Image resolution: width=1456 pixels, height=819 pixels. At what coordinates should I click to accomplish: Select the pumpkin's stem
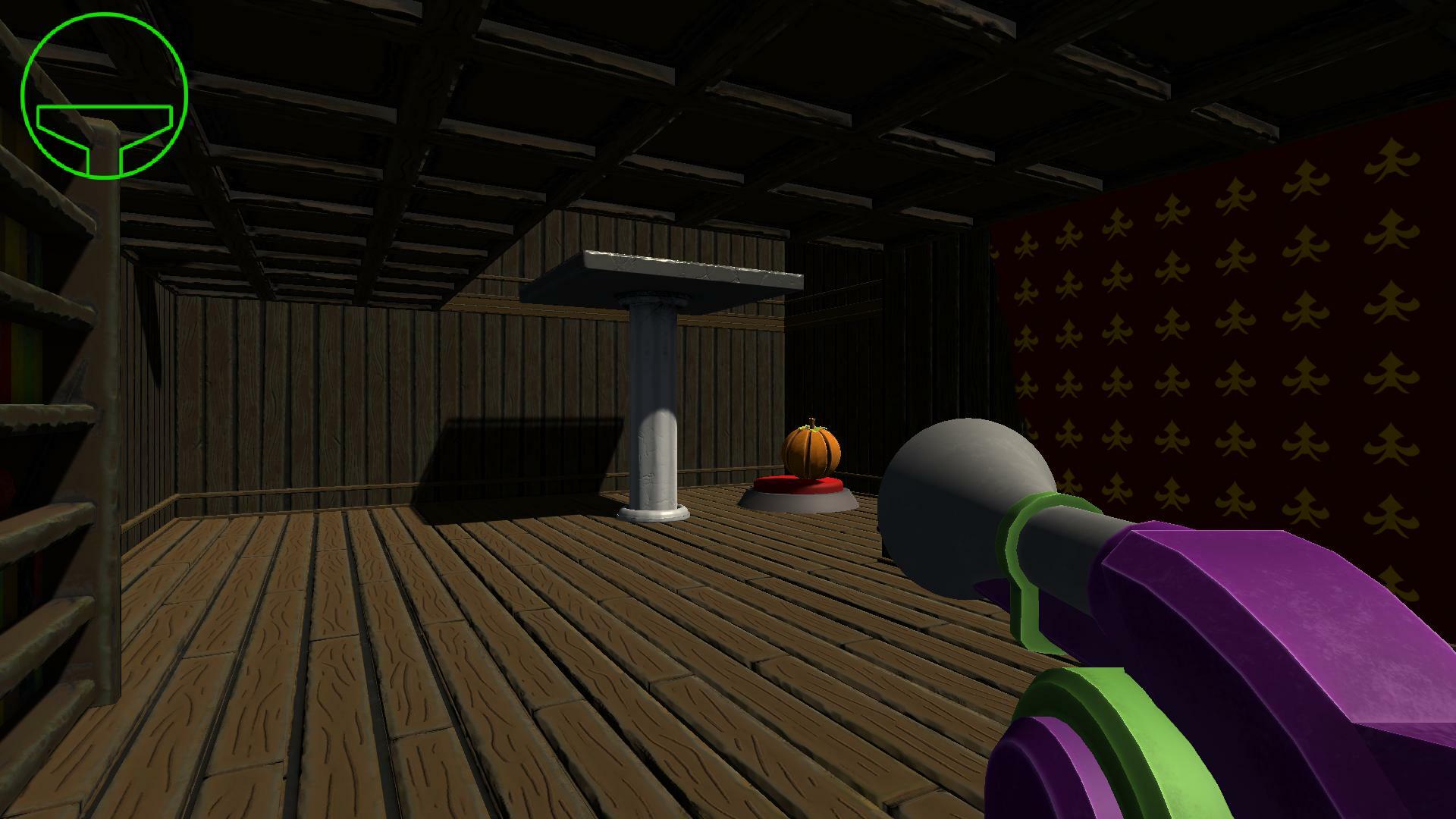point(811,423)
